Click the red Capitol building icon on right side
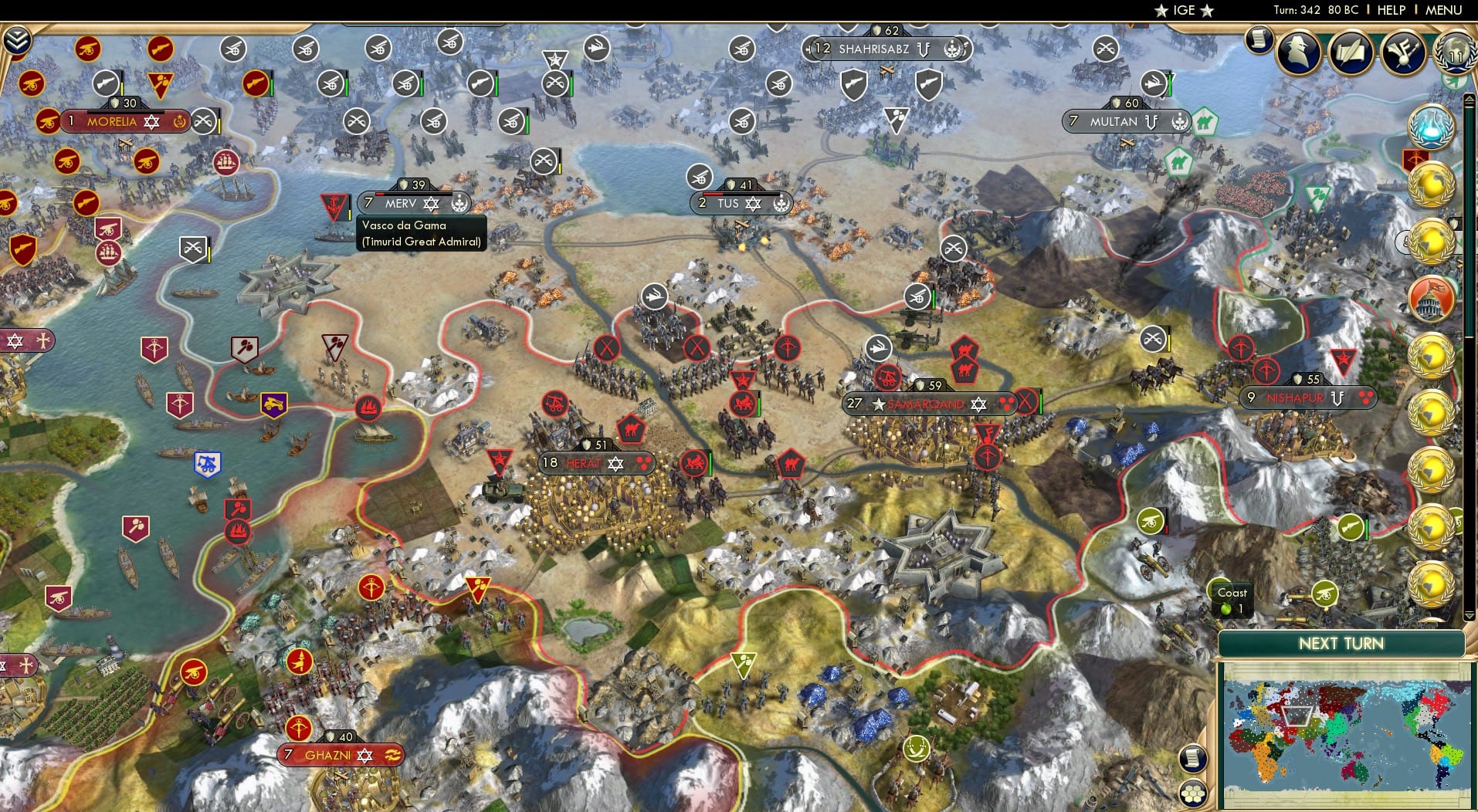Image resolution: width=1478 pixels, height=812 pixels. coord(1434,297)
